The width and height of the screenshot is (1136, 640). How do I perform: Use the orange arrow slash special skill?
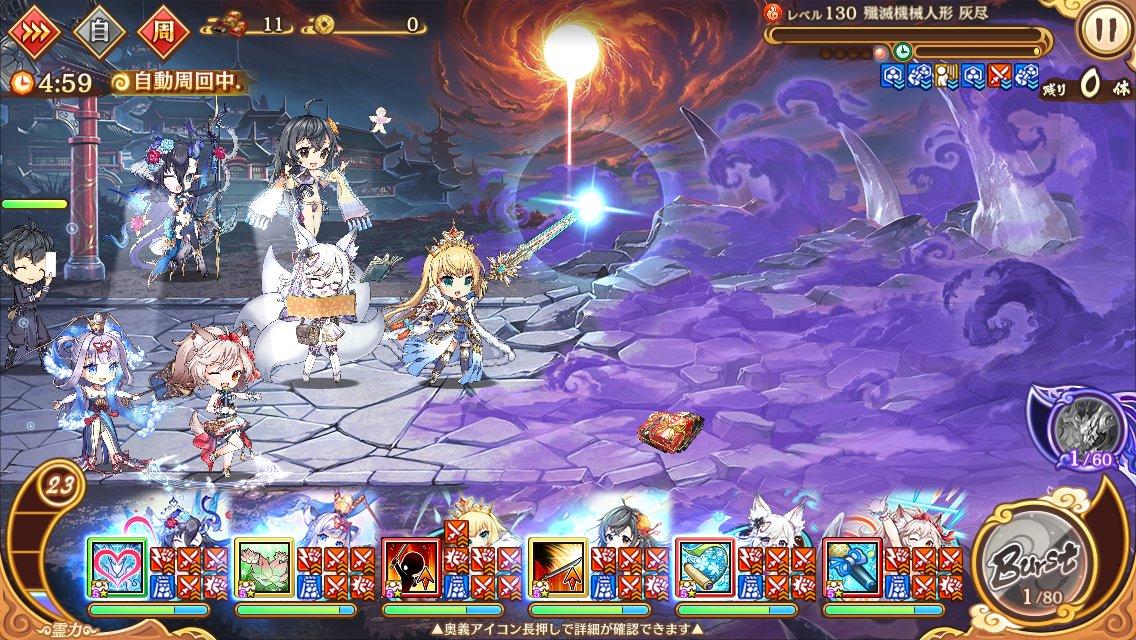(558, 568)
